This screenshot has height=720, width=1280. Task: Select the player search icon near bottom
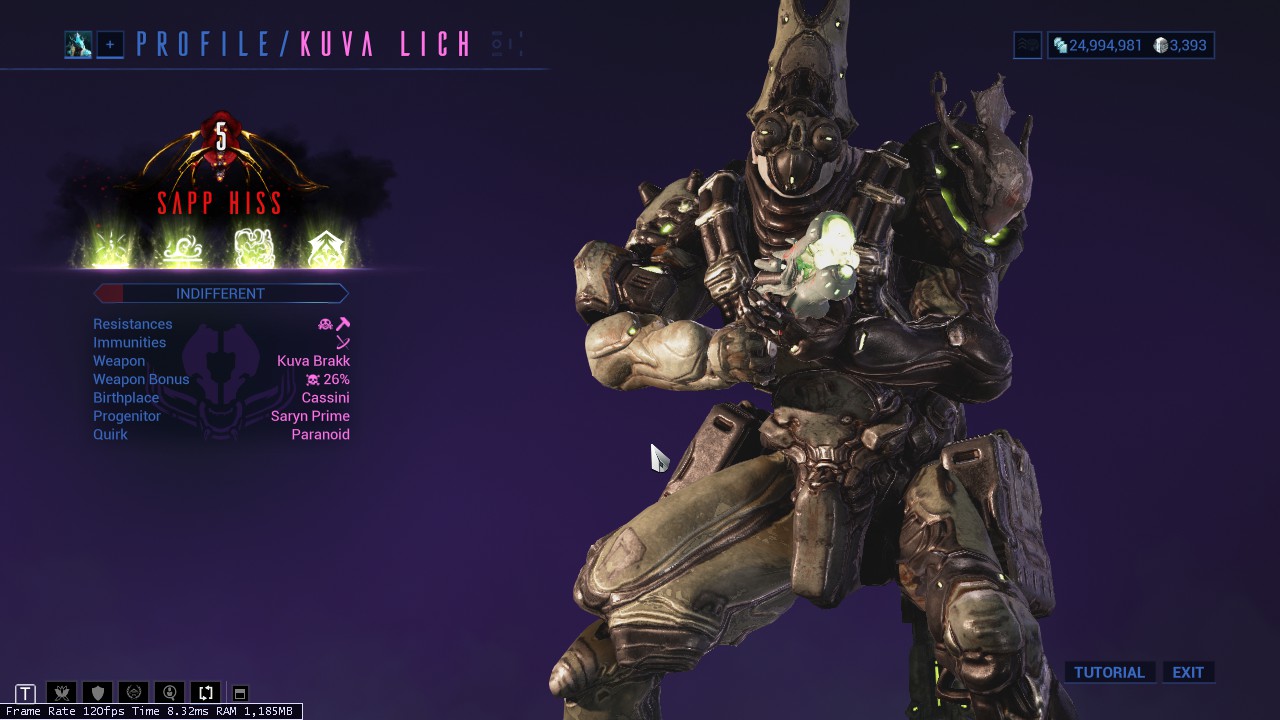point(169,692)
